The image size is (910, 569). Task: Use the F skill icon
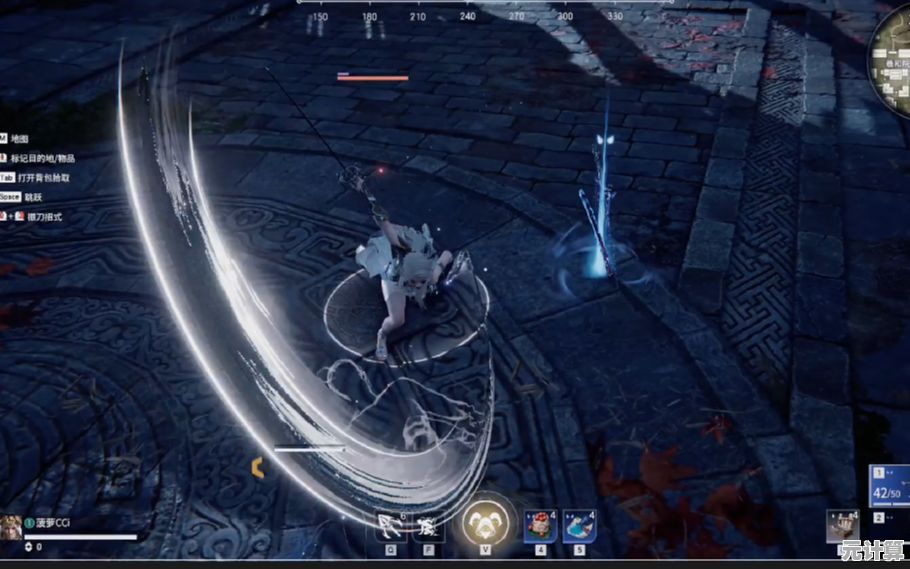pos(429,523)
